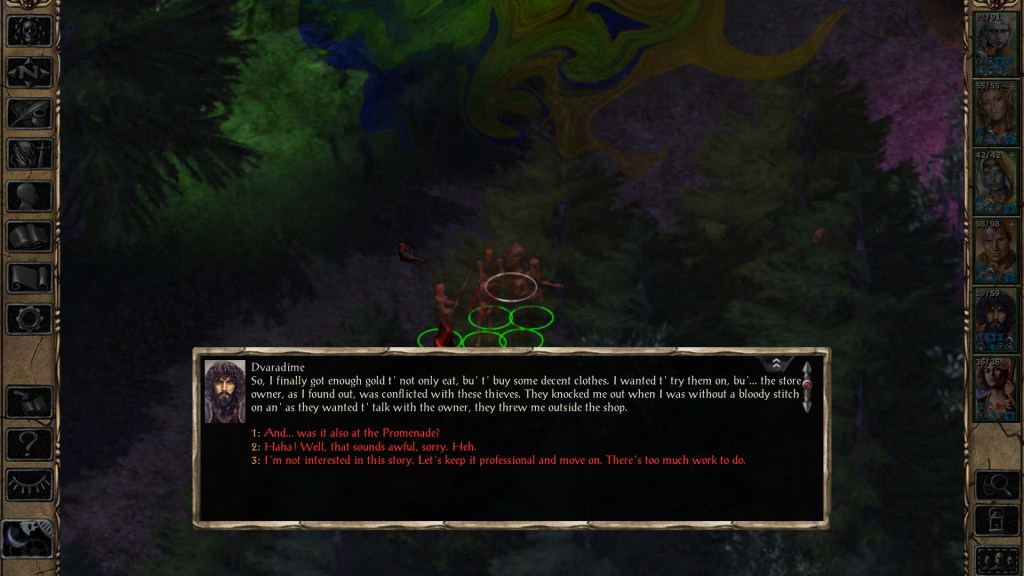This screenshot has height=576, width=1024.
Task: Click the dialogue text scrollbar
Action: pos(806,386)
